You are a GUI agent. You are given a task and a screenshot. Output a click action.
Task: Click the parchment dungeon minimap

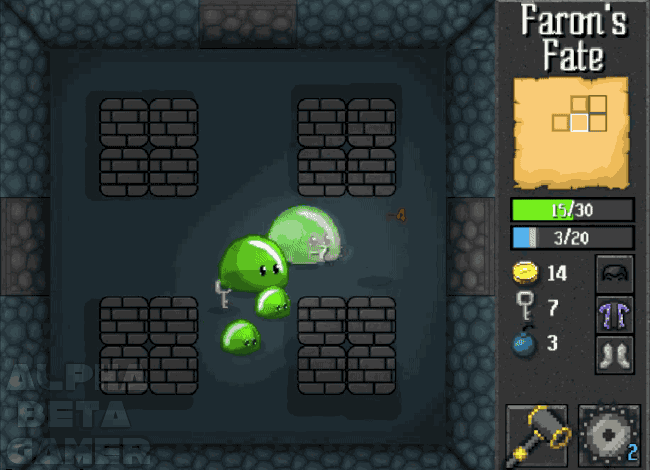coord(571,132)
